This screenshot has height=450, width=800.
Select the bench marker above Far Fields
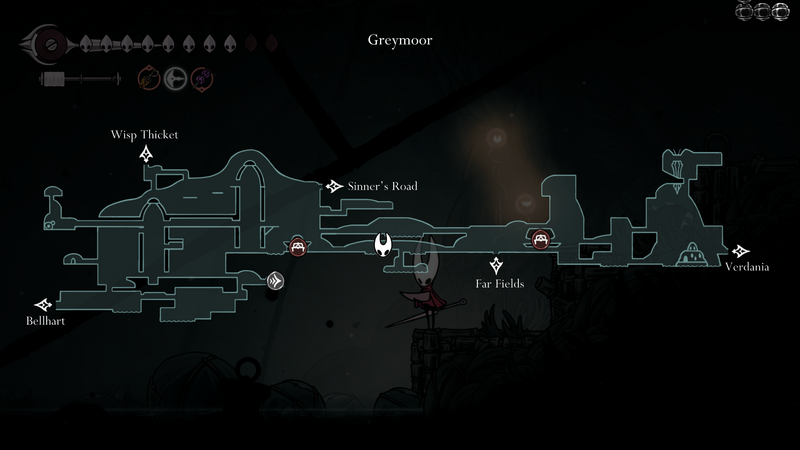click(x=540, y=238)
